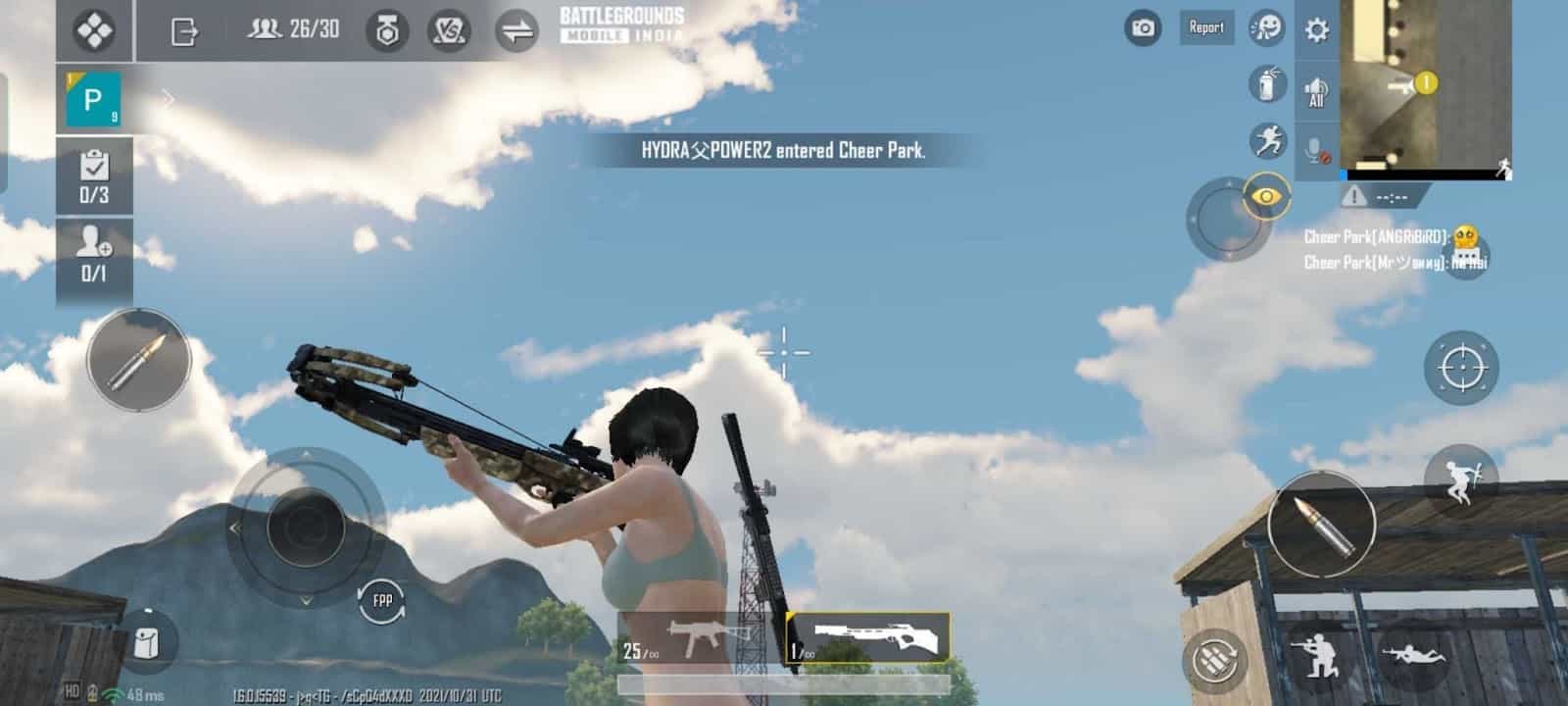1568x706 pixels.
Task: Expand the P badge panel arrow
Action: 167,98
